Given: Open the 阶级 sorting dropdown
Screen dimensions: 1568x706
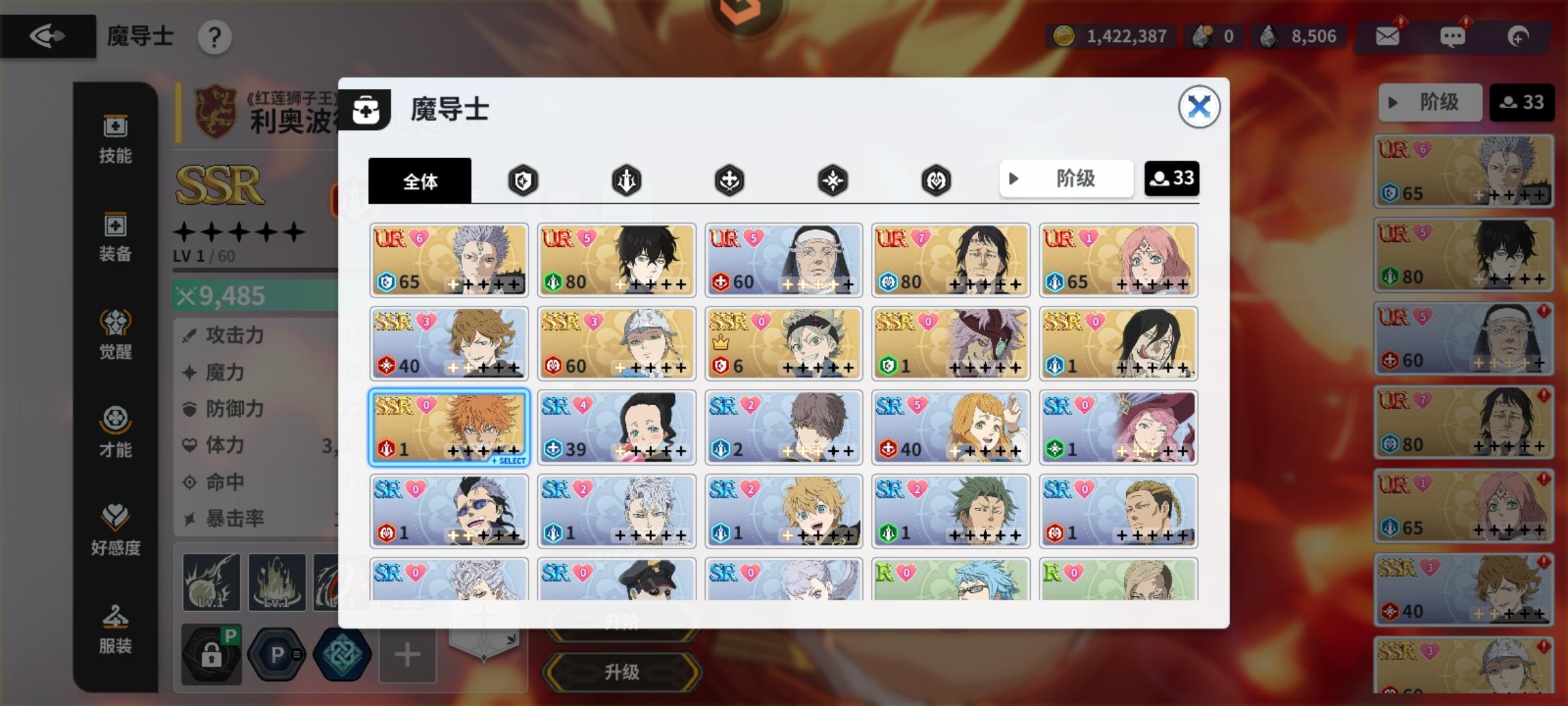Looking at the screenshot, I should pyautogui.click(x=1066, y=178).
